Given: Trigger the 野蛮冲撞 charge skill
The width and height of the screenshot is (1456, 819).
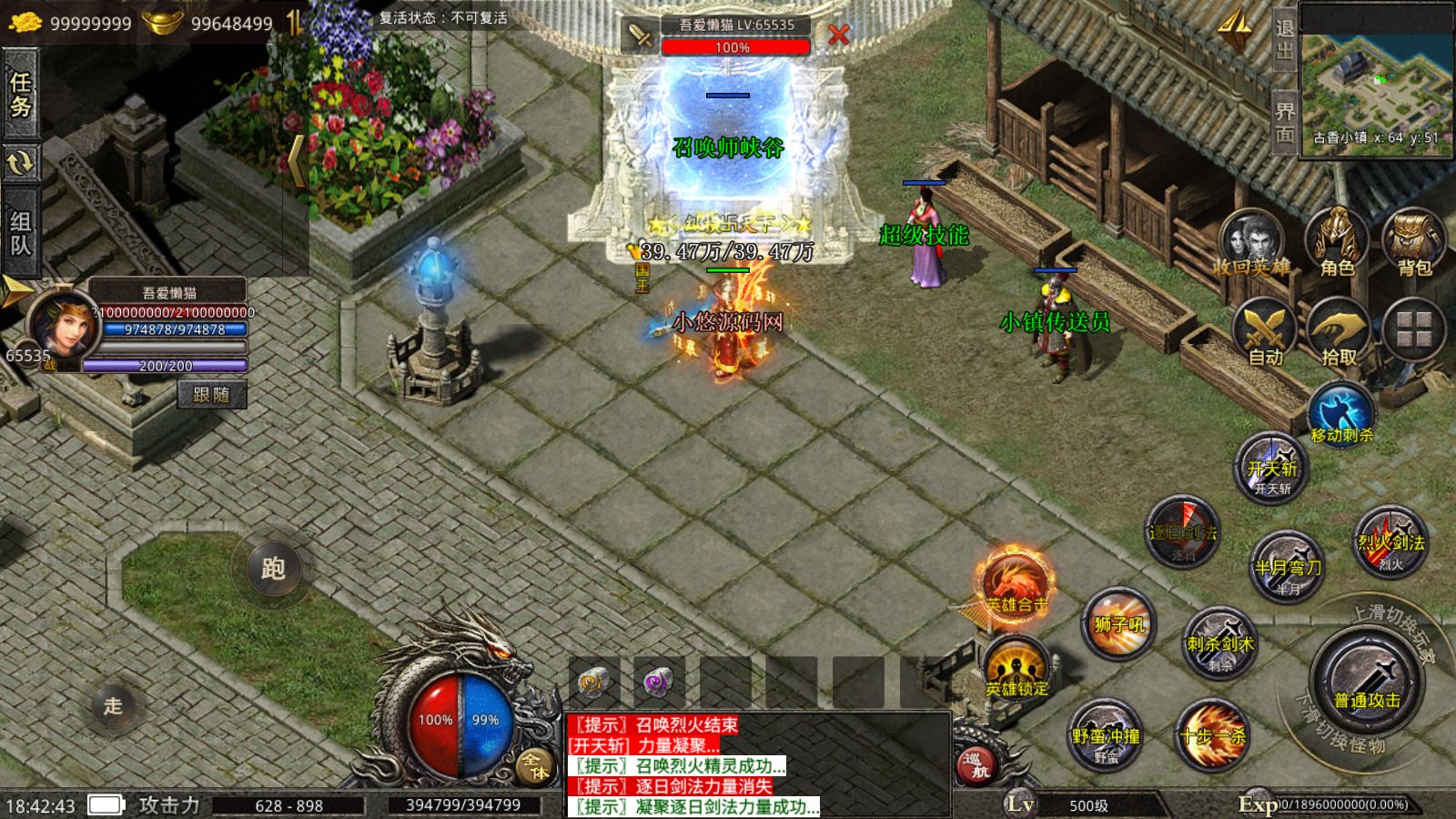Looking at the screenshot, I should [x=1106, y=735].
